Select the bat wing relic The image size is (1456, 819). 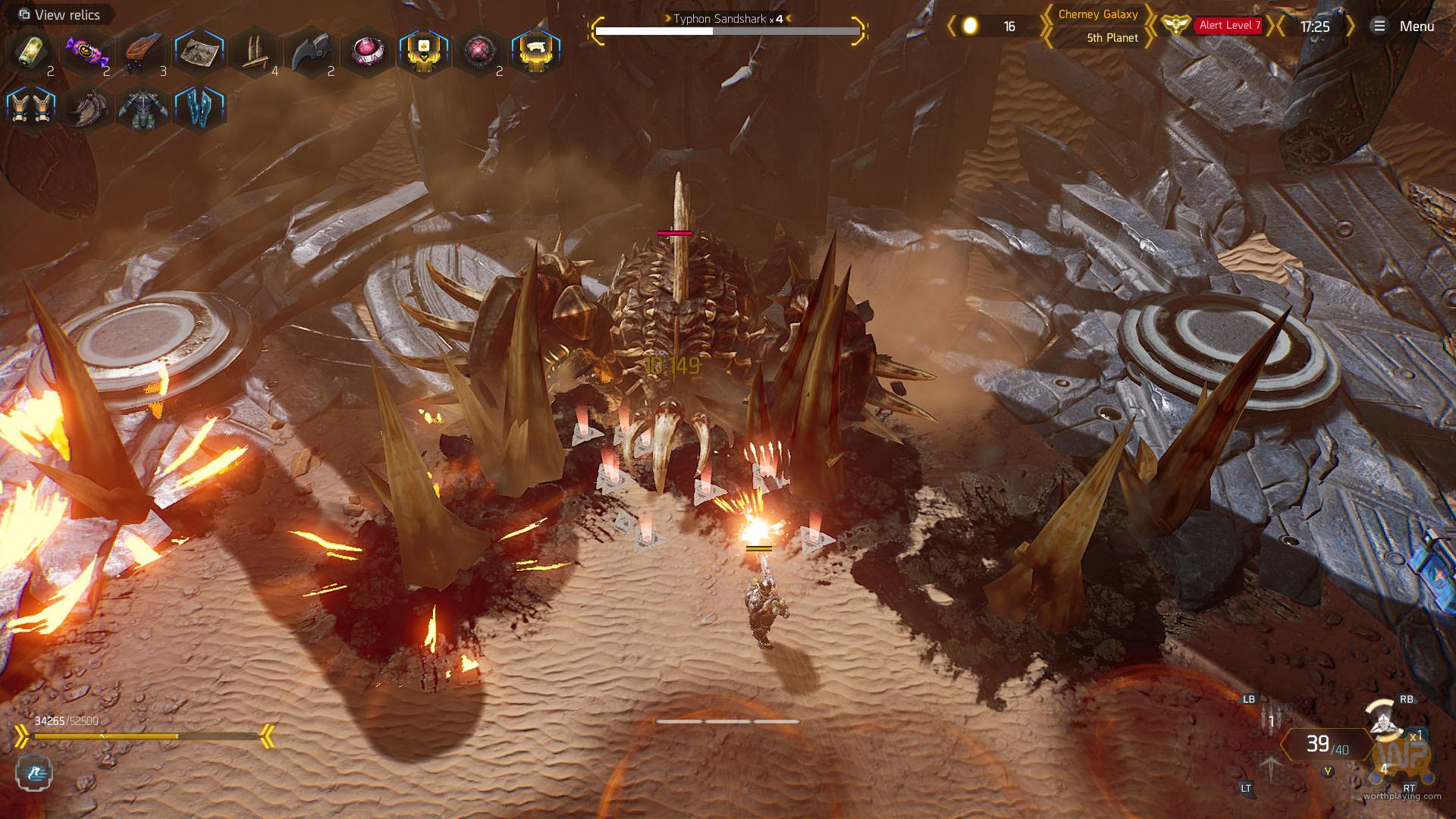(x=86, y=108)
